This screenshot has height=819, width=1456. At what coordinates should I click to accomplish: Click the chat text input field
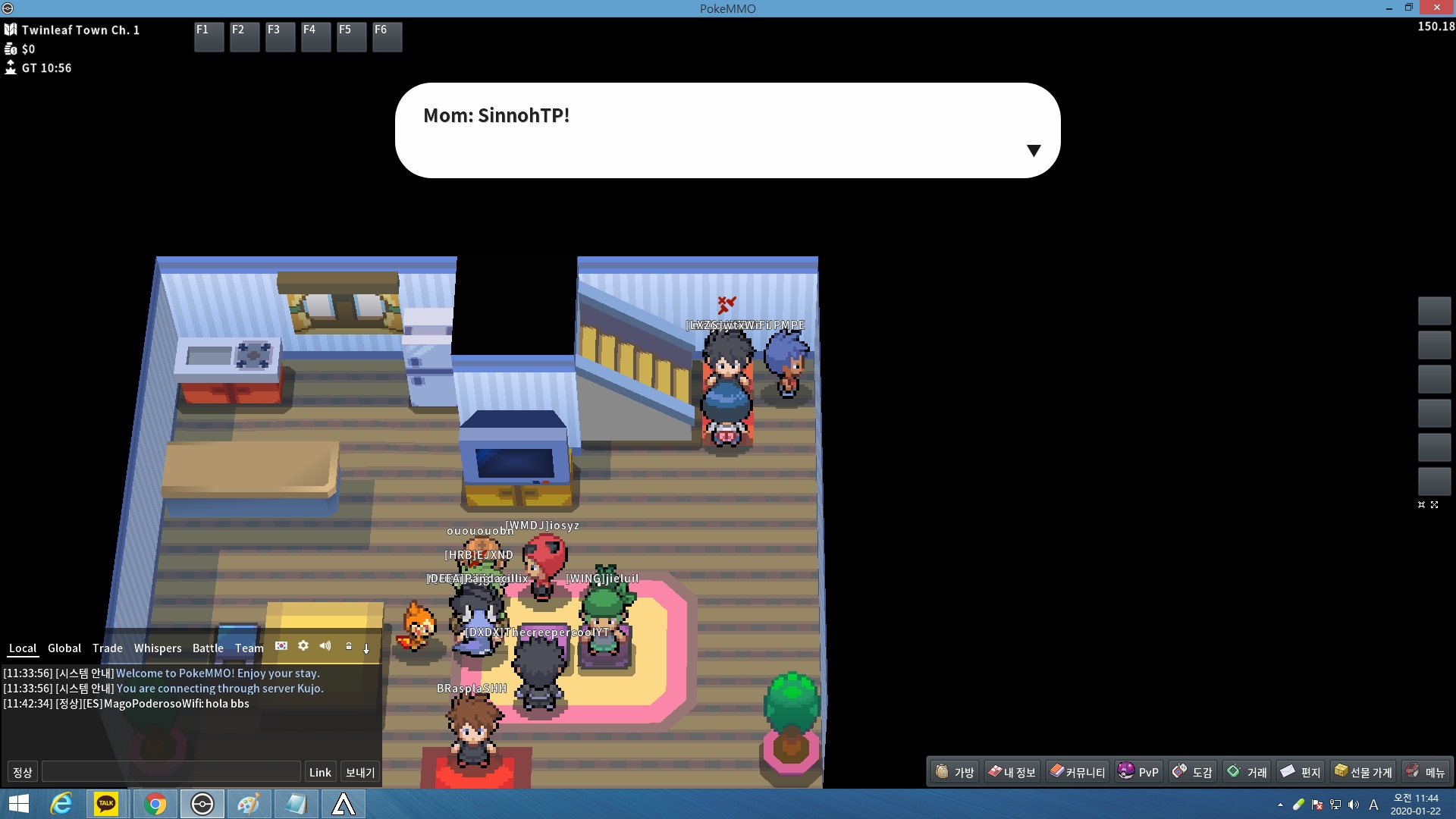171,772
